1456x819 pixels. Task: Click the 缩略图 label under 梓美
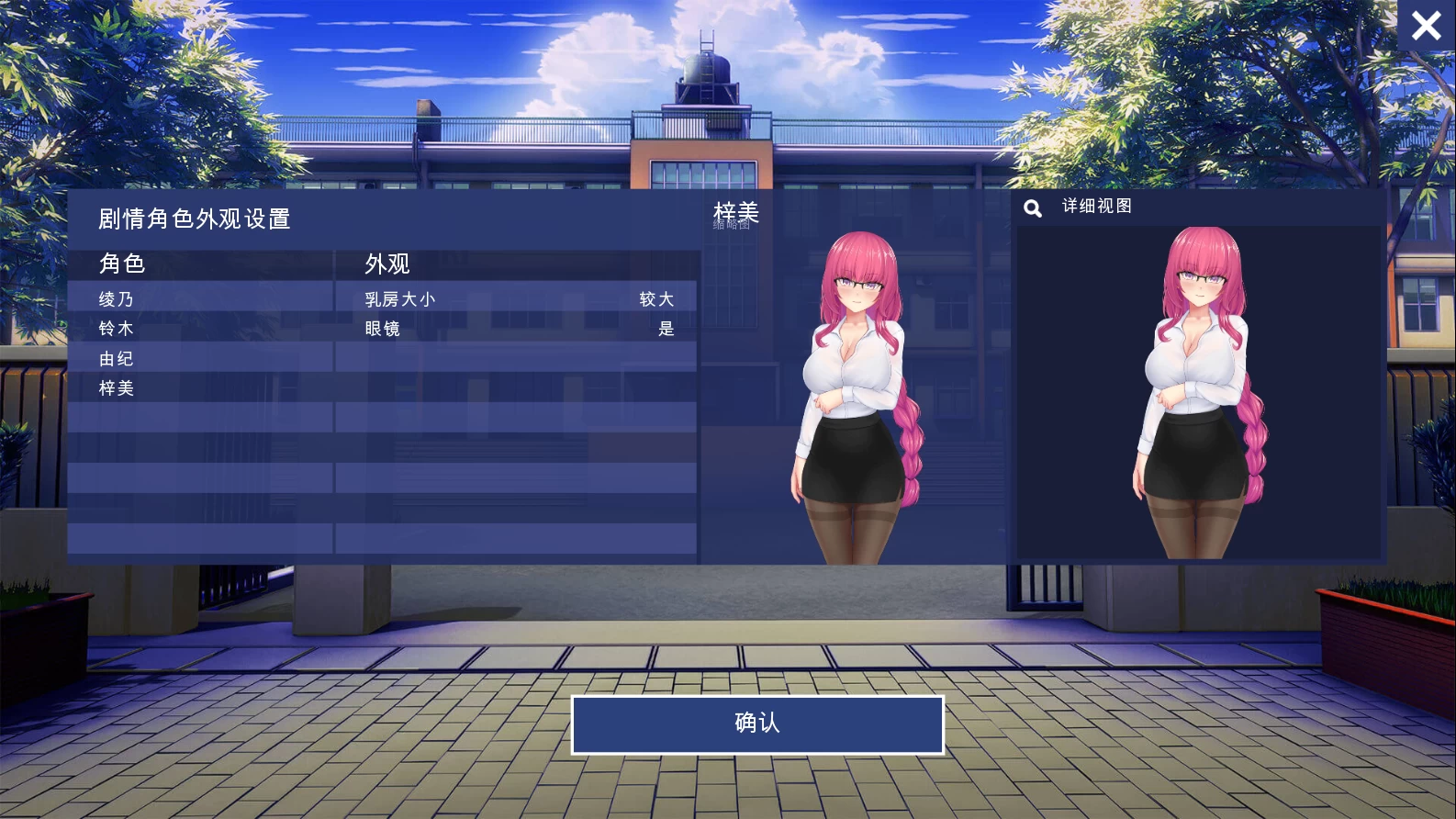(x=729, y=226)
